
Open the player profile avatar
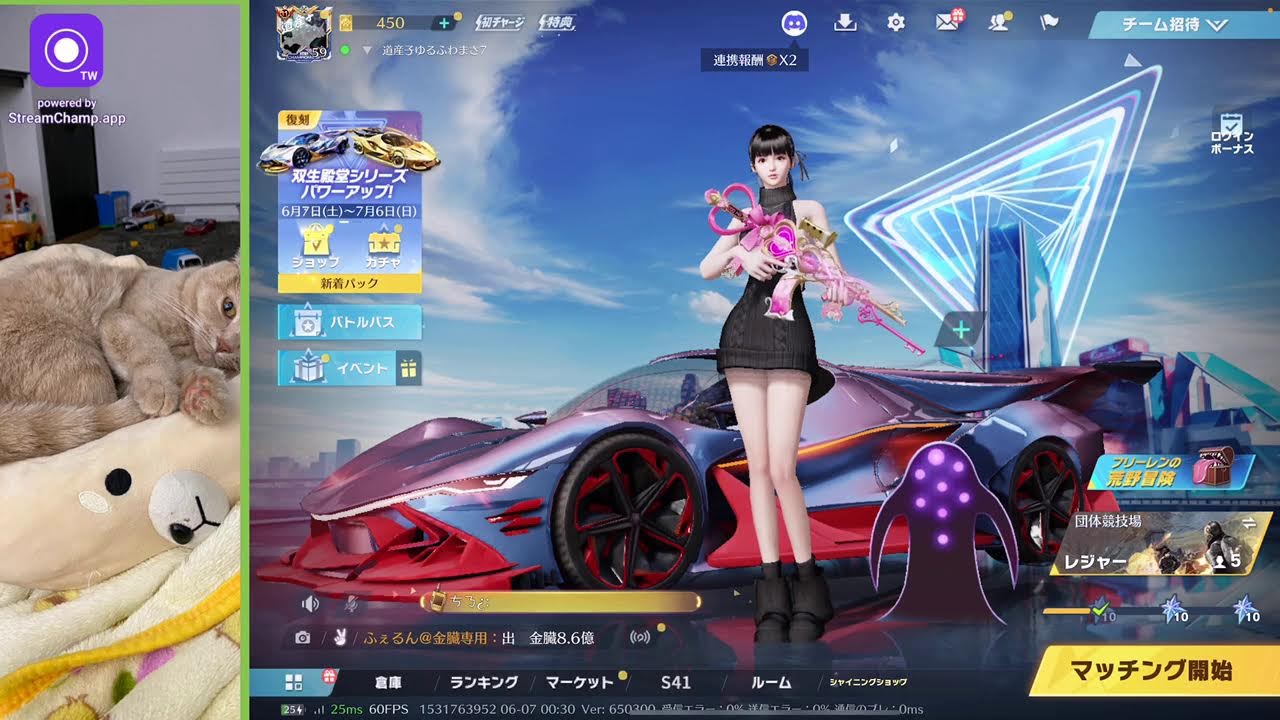[x=303, y=32]
